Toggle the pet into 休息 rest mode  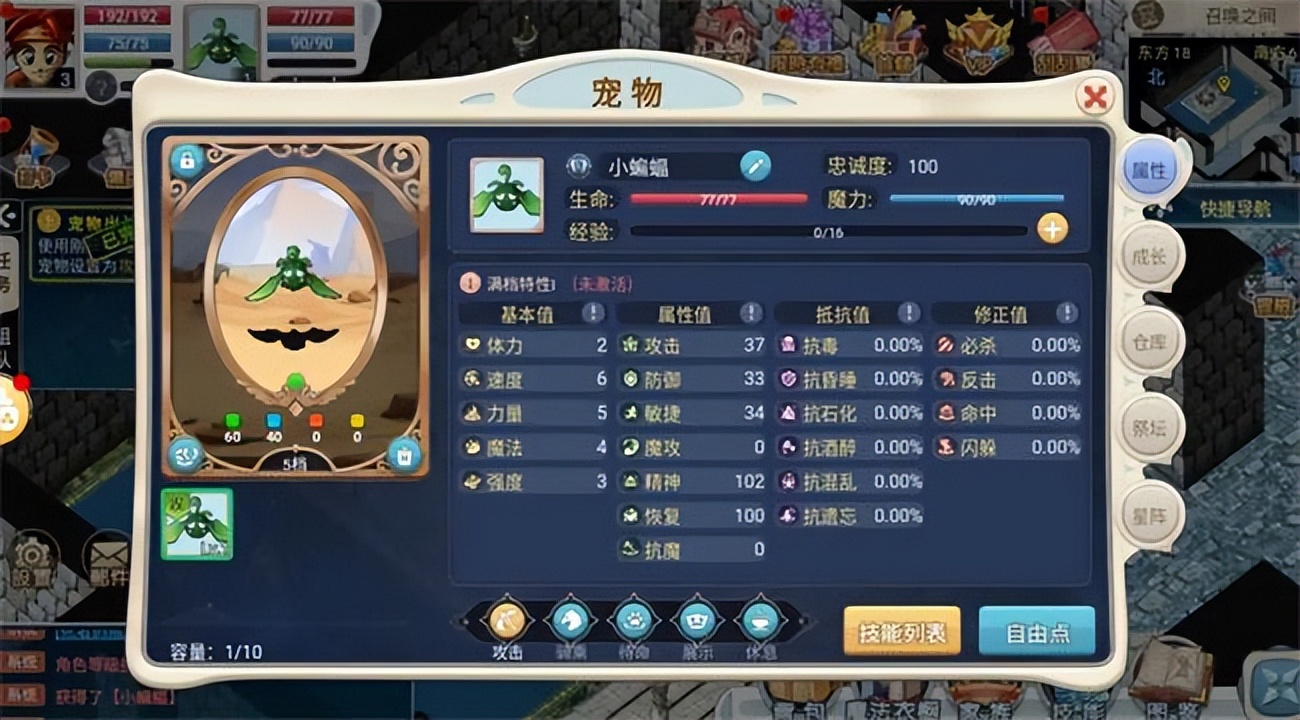click(x=758, y=620)
